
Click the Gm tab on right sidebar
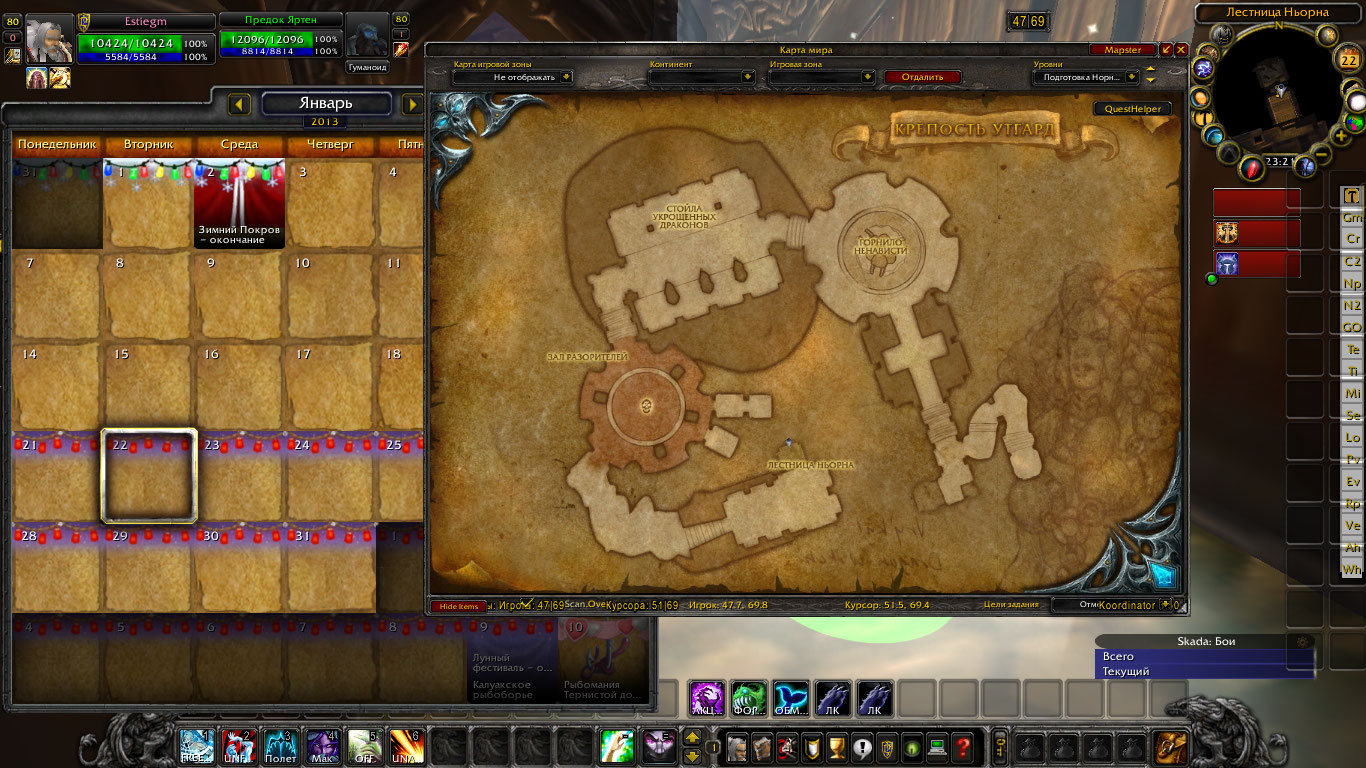pos(1352,217)
